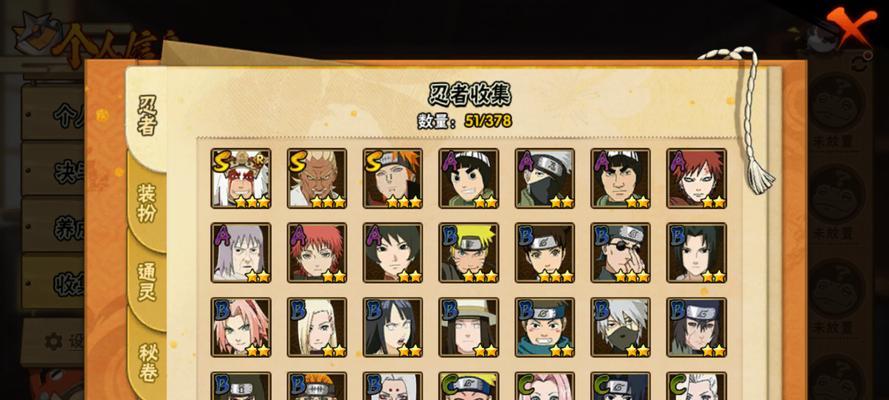Open the A-rank masked Kakashi tile

pyautogui.click(x=545, y=178)
